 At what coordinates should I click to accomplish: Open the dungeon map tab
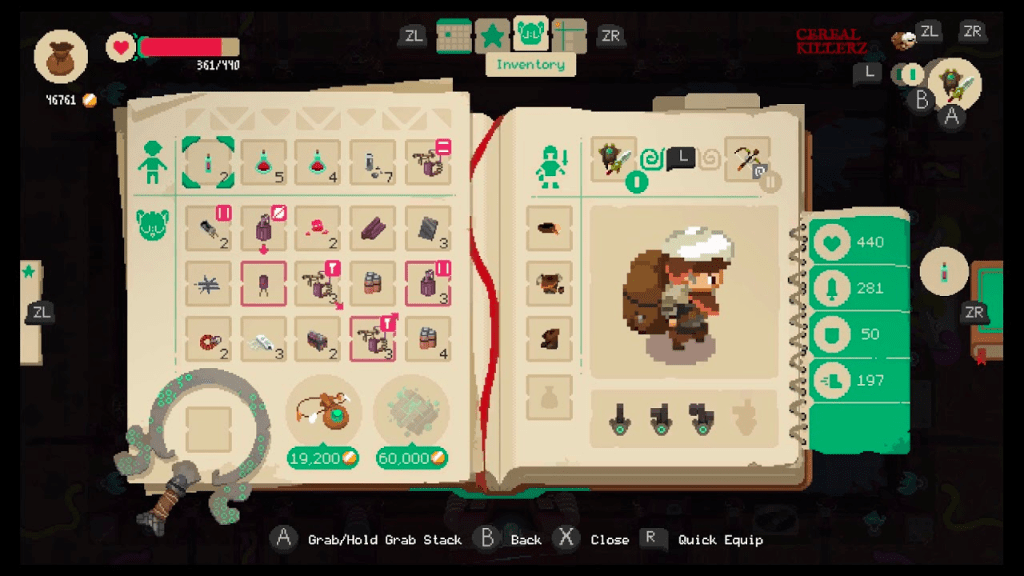pyautogui.click(x=569, y=36)
